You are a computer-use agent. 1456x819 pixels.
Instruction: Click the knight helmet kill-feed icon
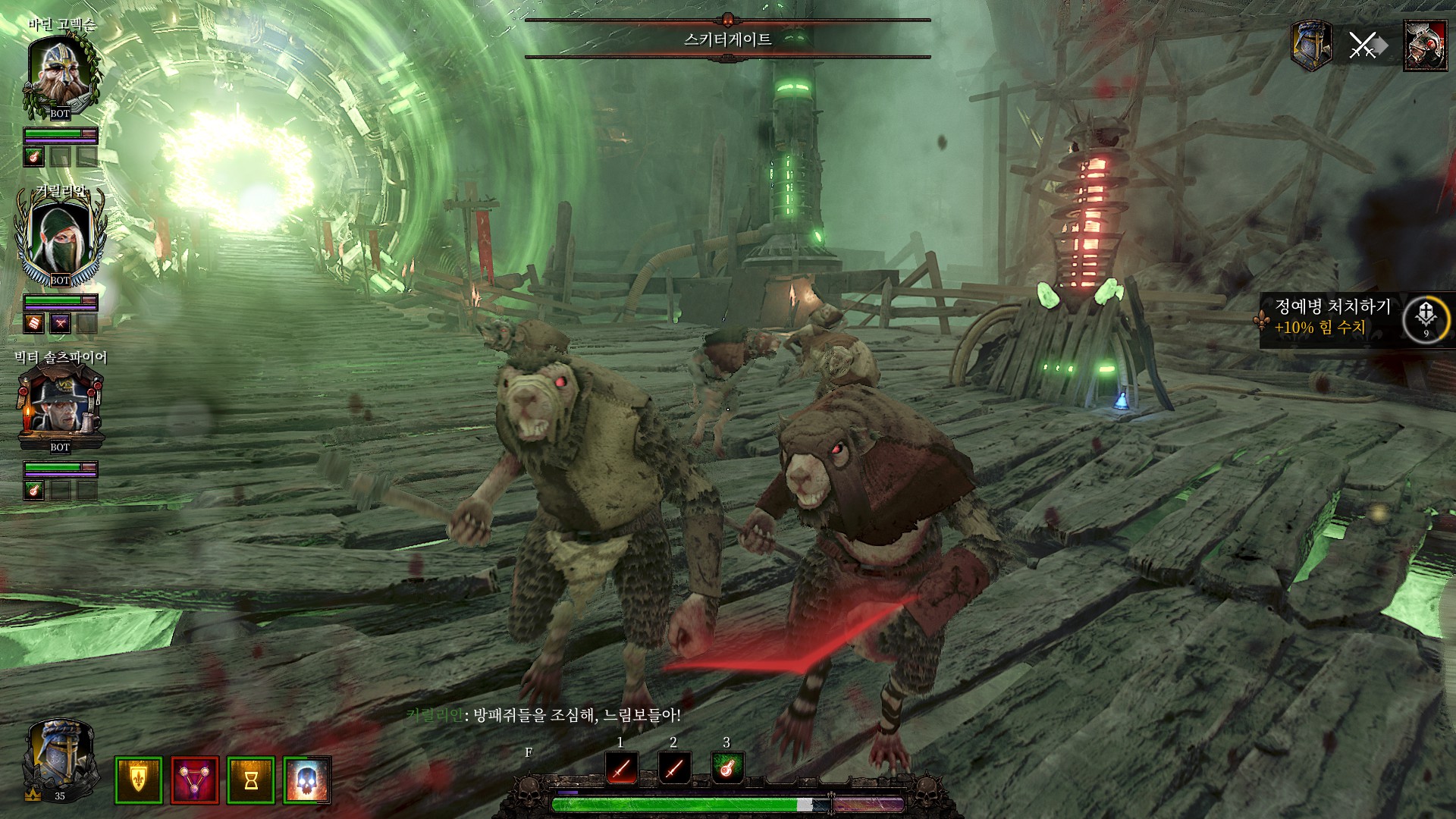point(1312,45)
